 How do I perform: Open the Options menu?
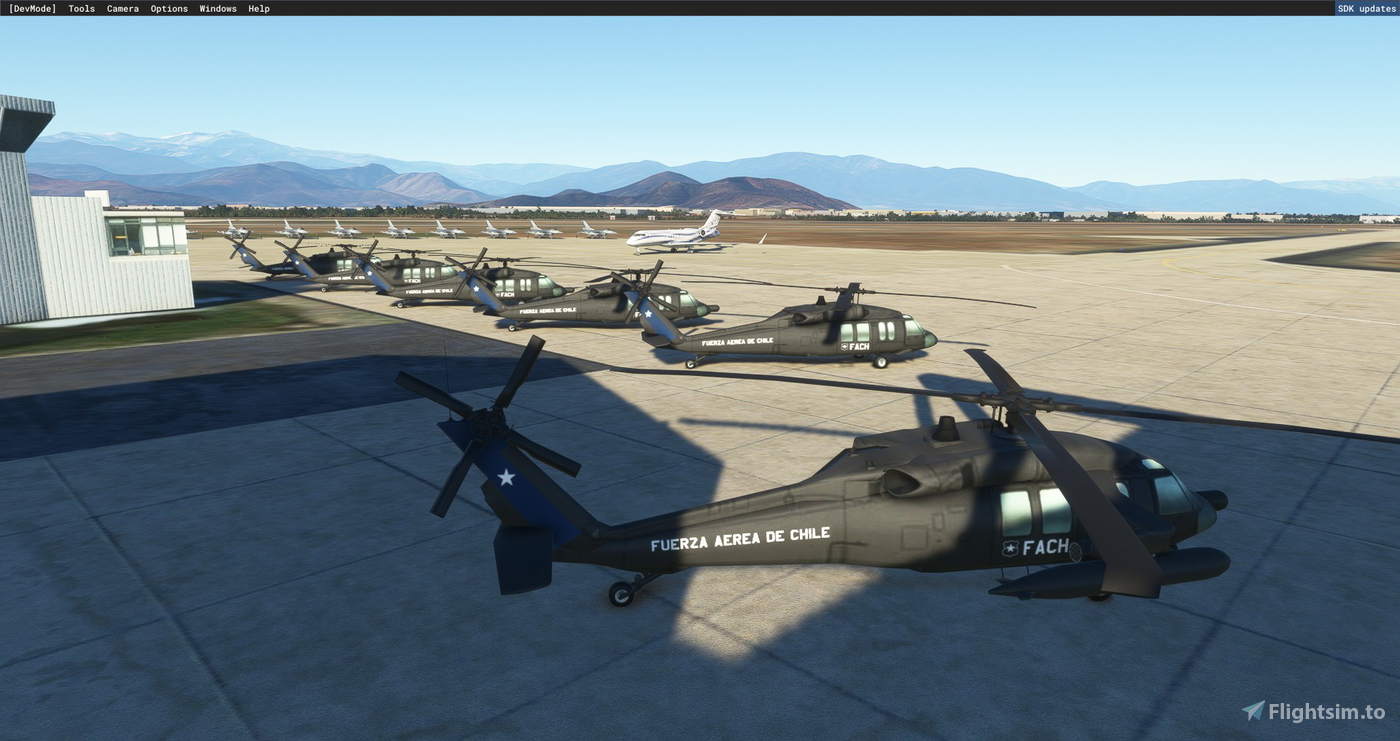(168, 8)
